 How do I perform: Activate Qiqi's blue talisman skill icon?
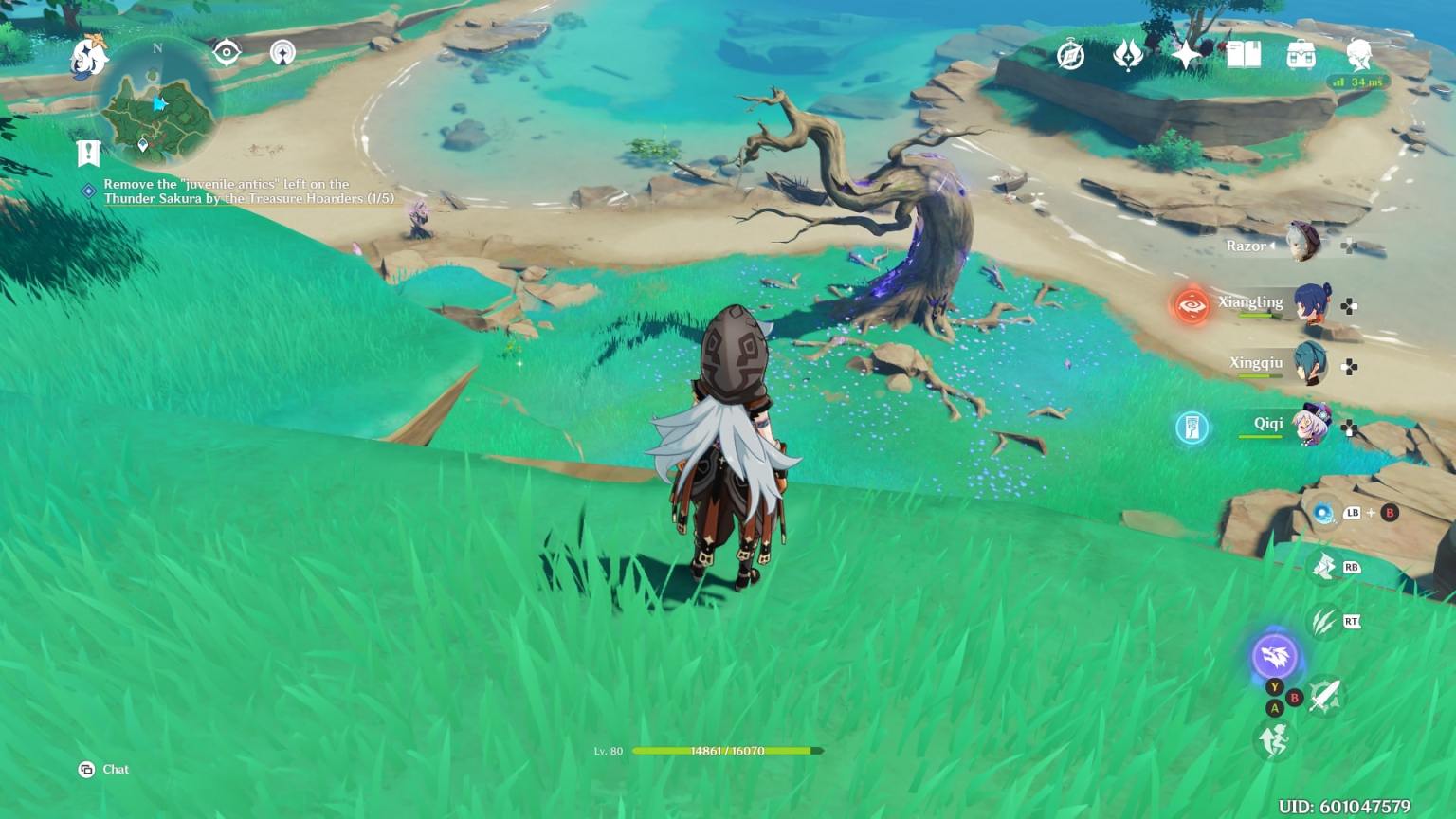click(1192, 428)
